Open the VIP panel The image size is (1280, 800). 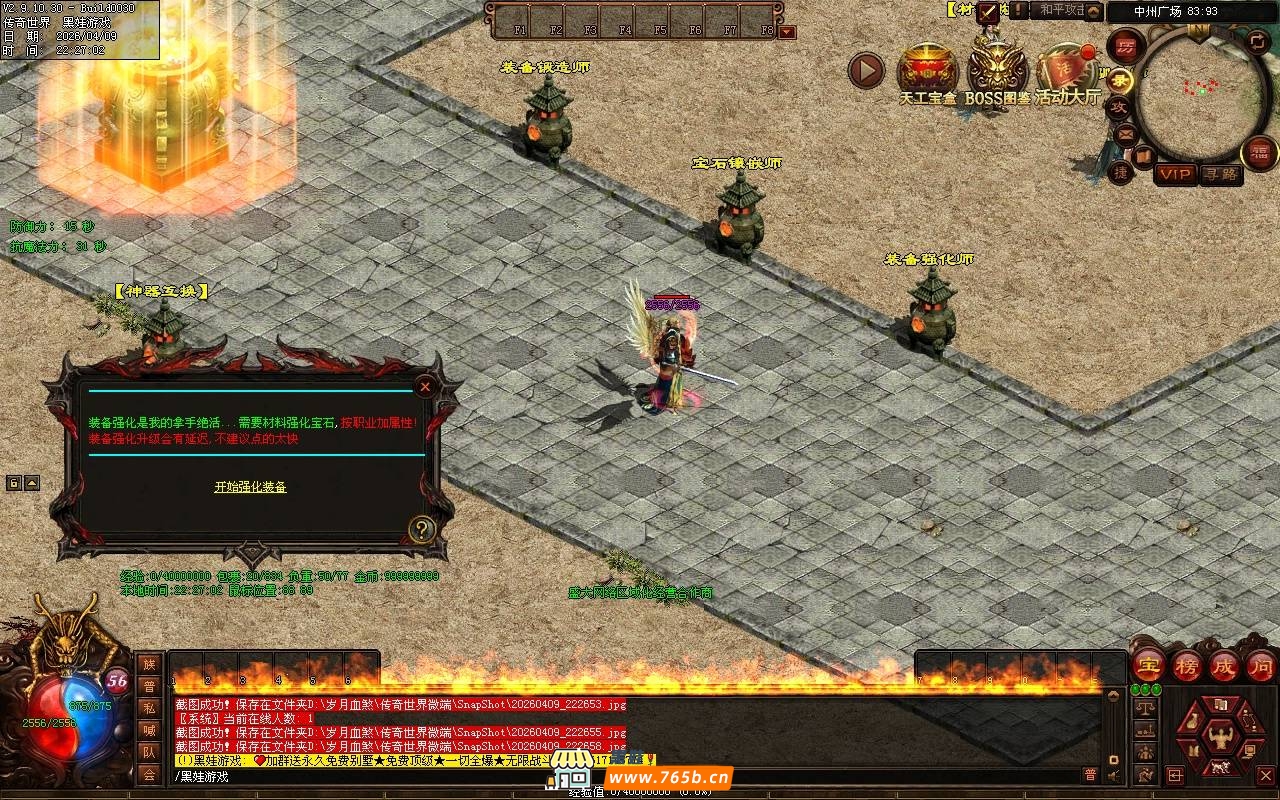click(x=1175, y=174)
